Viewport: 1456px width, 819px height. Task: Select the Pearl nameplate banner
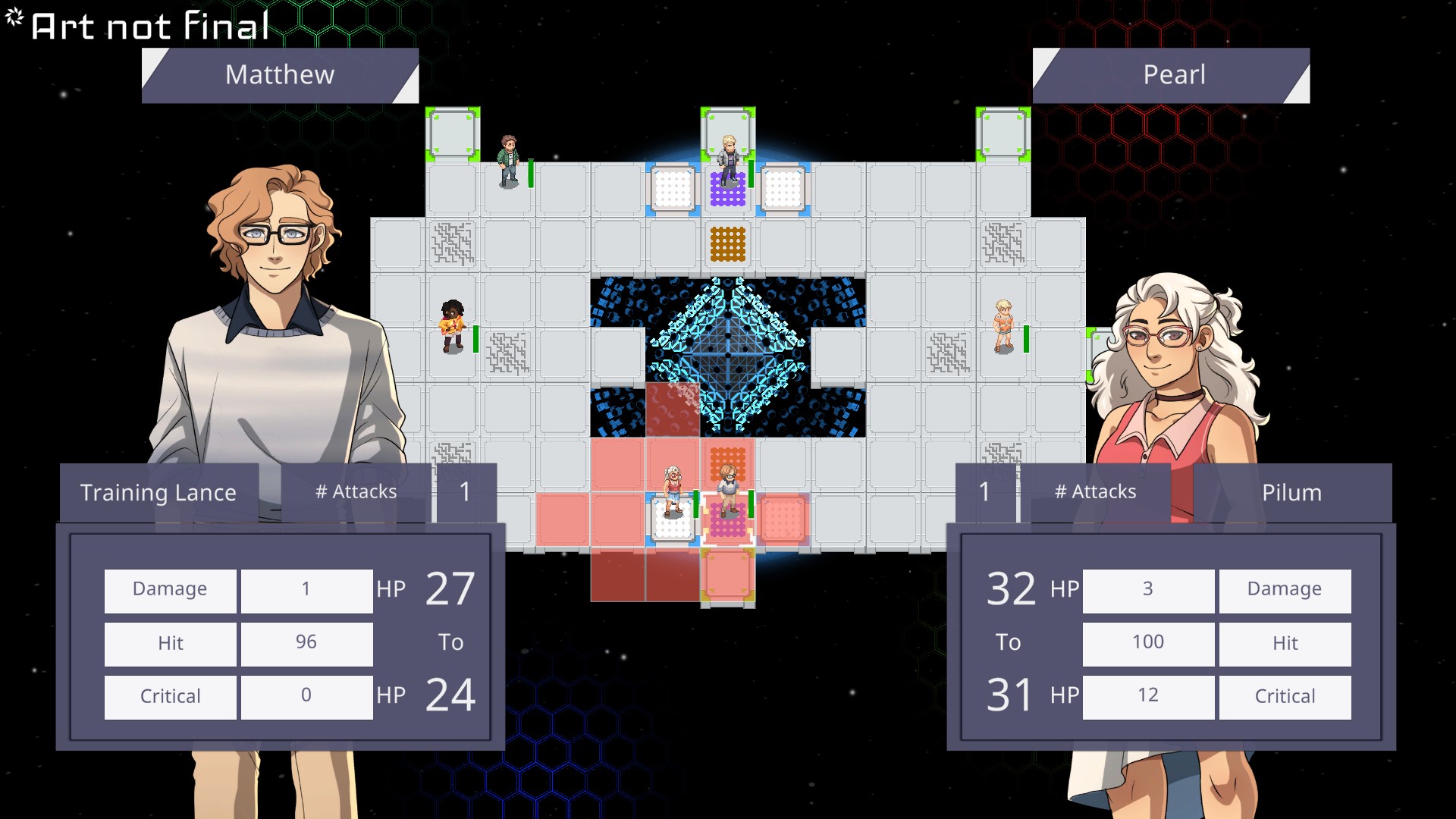[x=1174, y=75]
